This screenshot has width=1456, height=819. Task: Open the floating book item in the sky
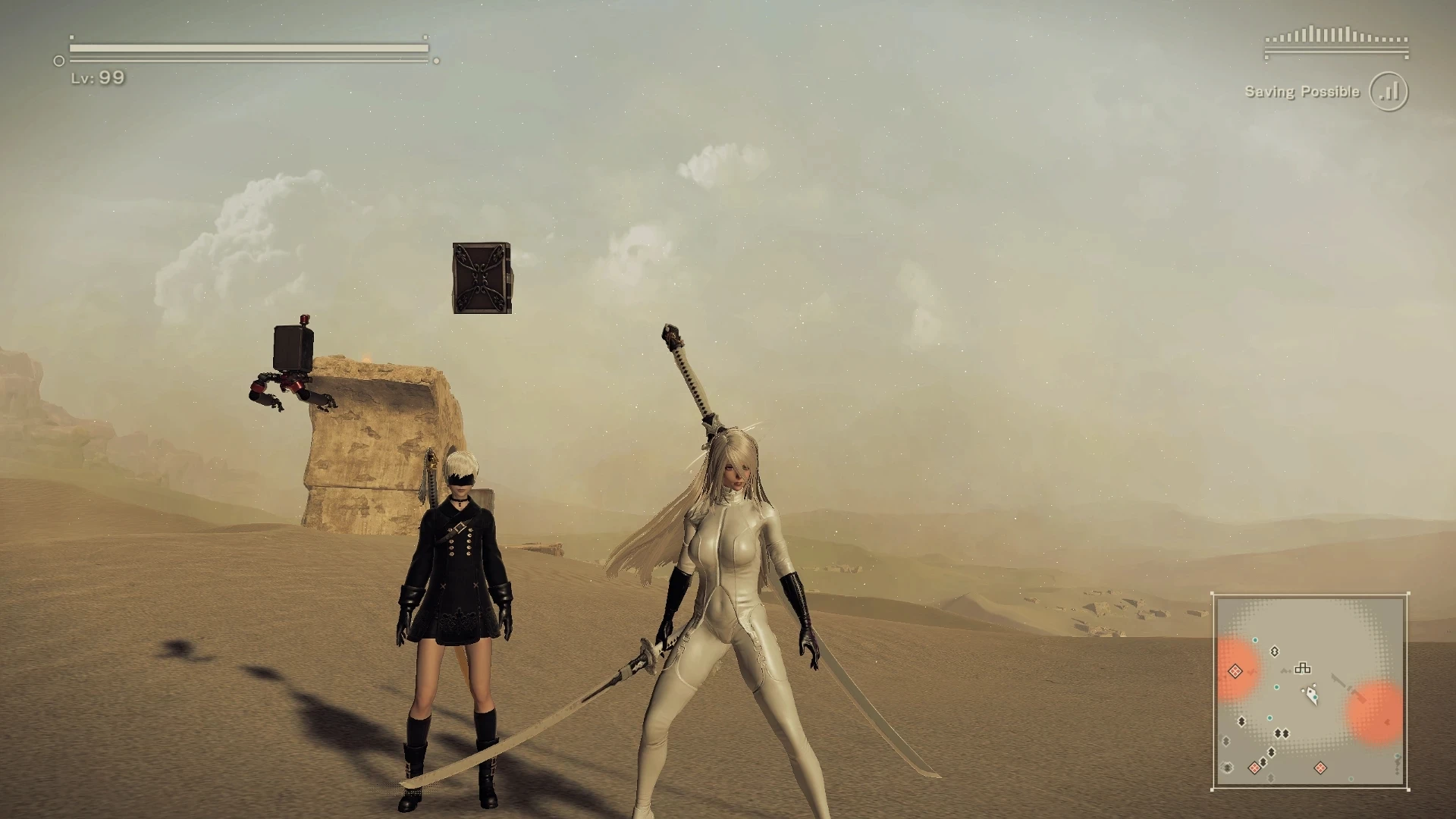pos(483,277)
